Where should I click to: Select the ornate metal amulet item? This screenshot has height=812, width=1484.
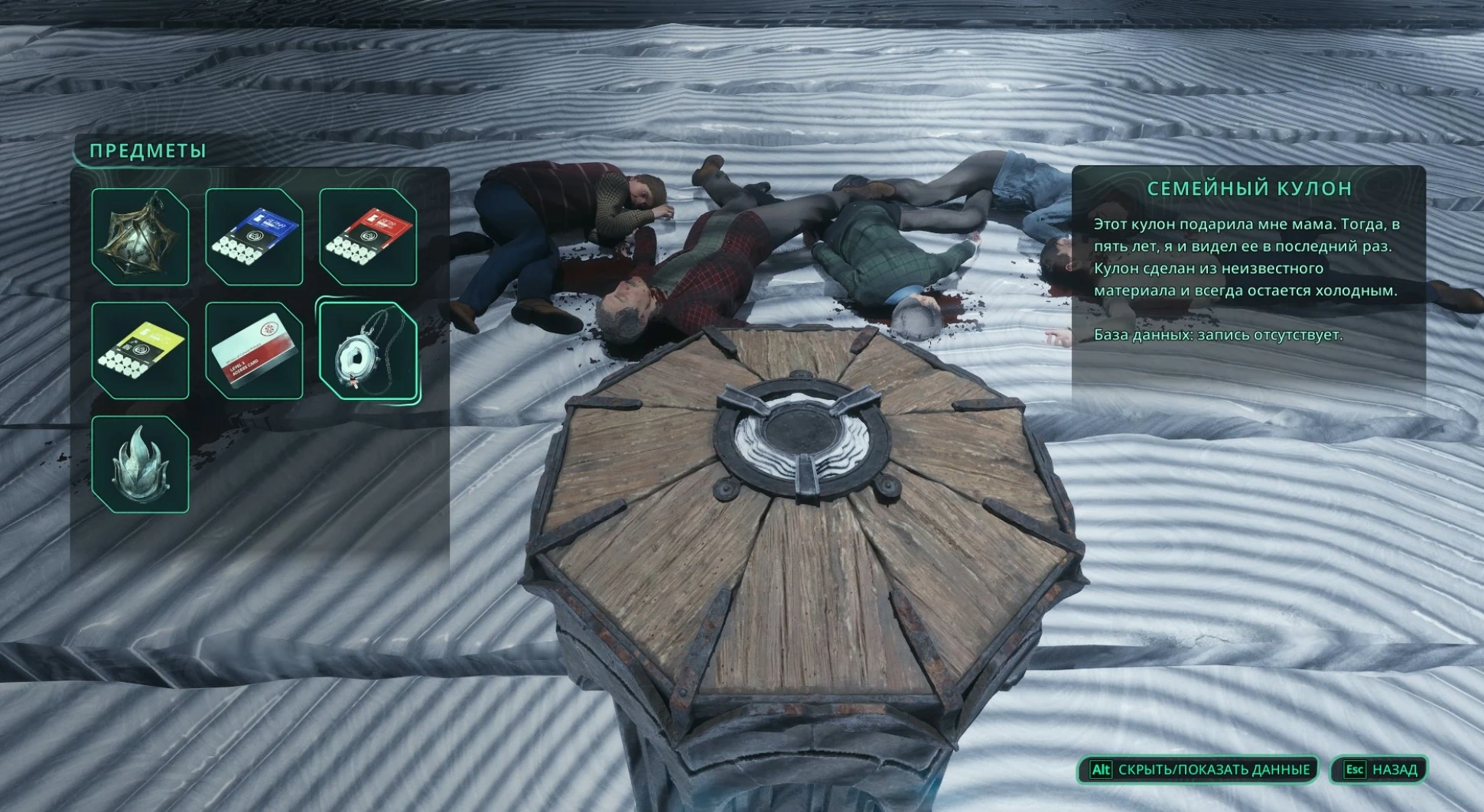point(140,236)
